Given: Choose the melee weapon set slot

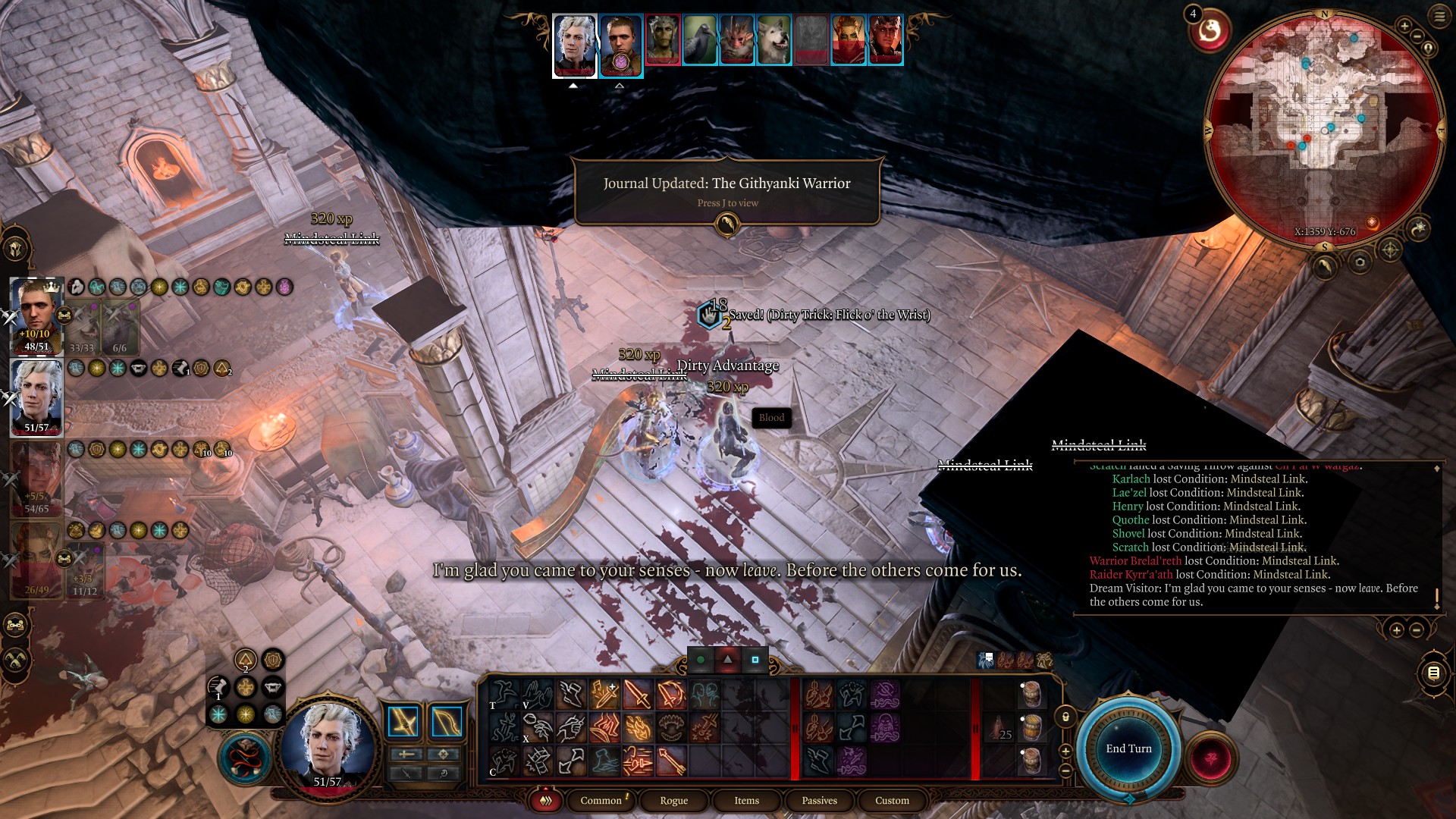Looking at the screenshot, I should click(403, 723).
